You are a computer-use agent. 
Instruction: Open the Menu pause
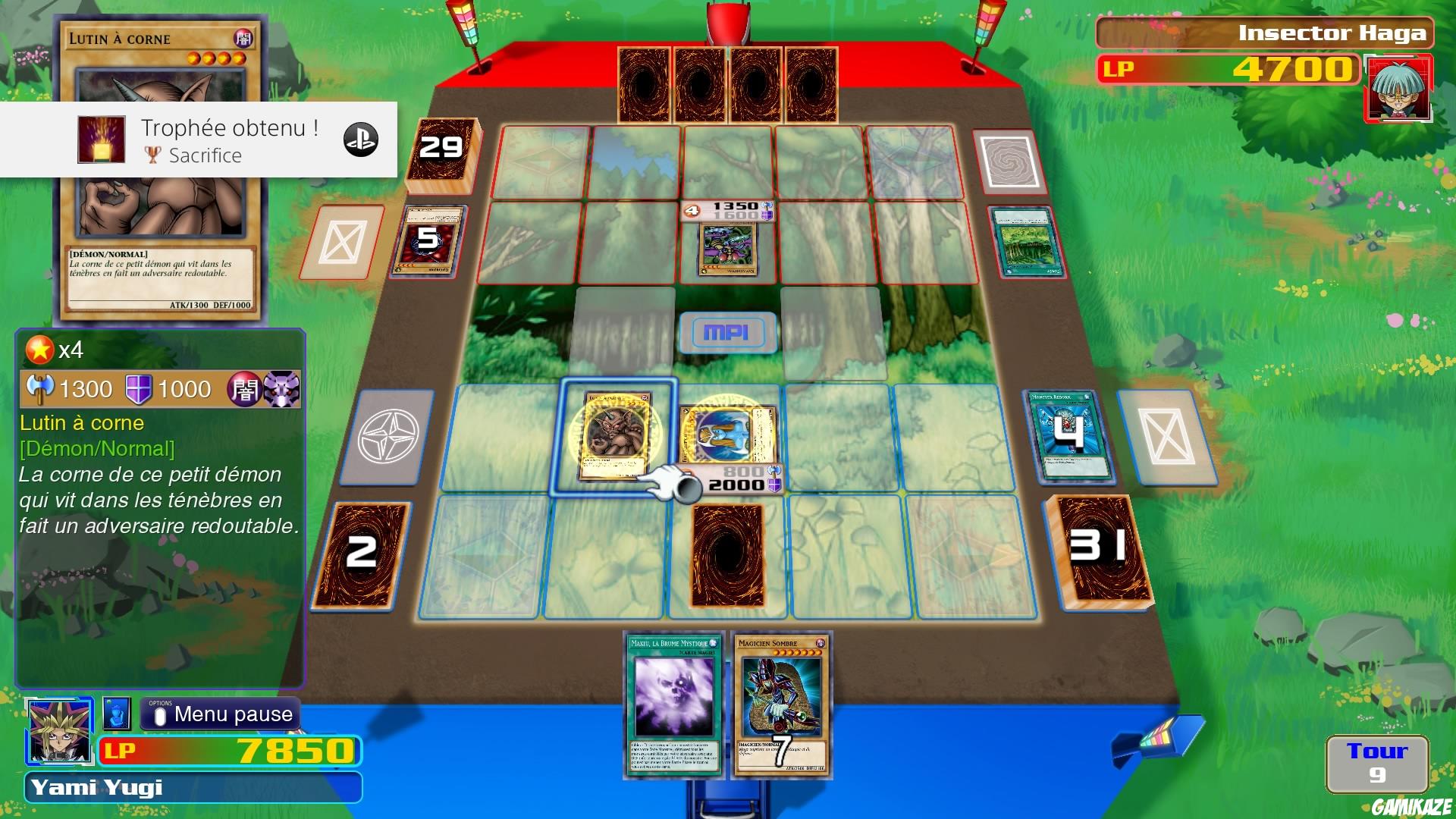(x=218, y=714)
